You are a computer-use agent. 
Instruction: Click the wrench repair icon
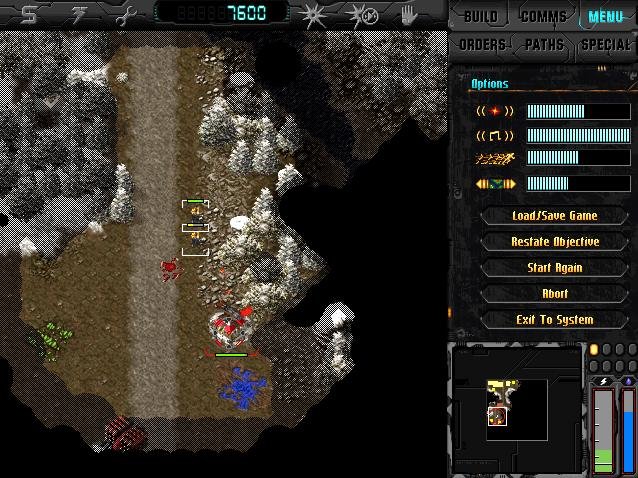pos(124,14)
